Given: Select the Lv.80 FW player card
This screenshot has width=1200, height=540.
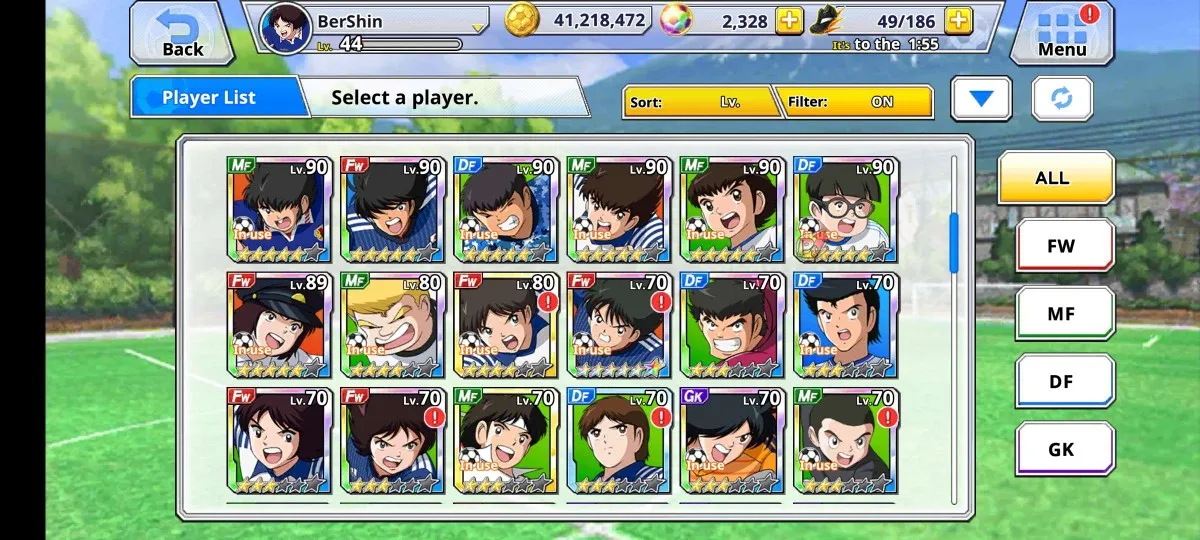Looking at the screenshot, I should click(x=505, y=325).
